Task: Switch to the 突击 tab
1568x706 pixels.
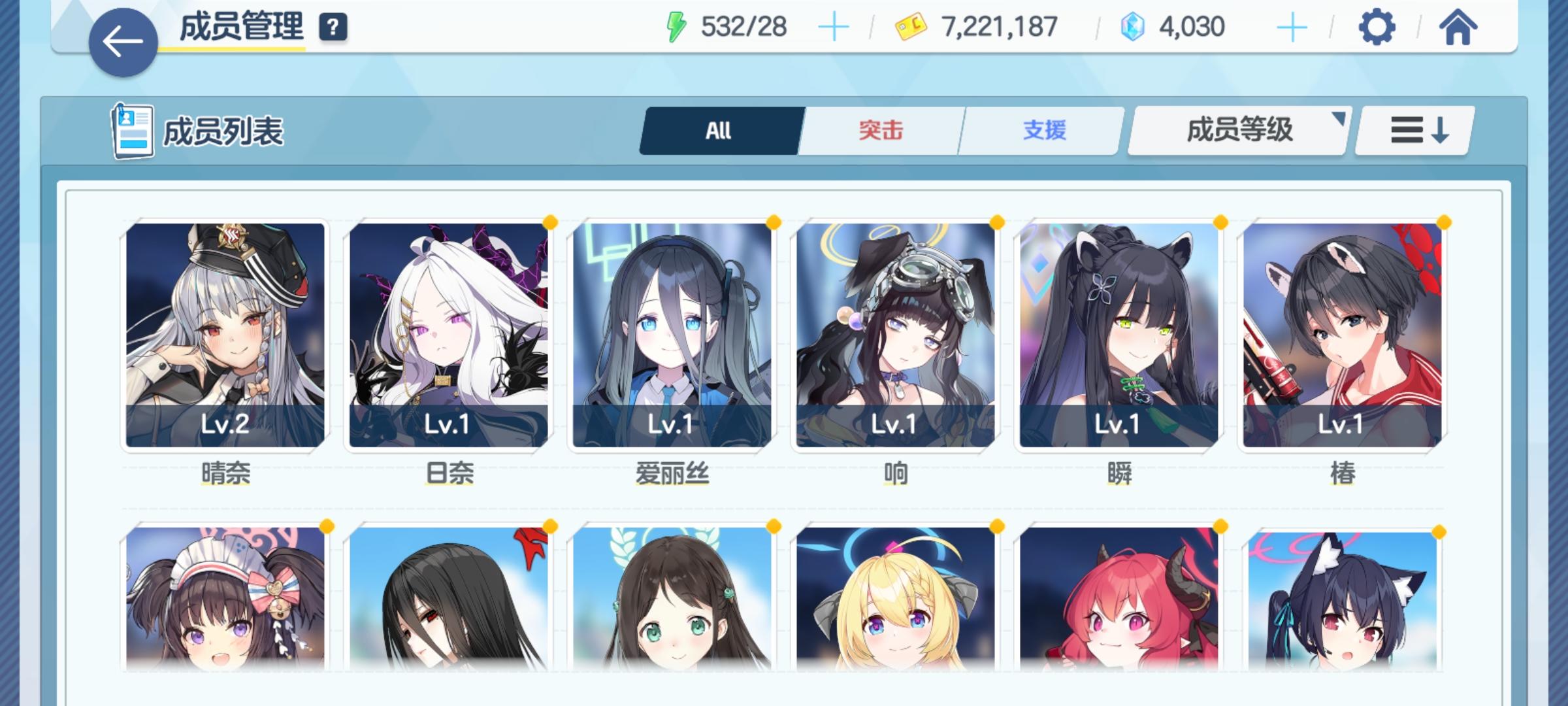Action: click(879, 130)
